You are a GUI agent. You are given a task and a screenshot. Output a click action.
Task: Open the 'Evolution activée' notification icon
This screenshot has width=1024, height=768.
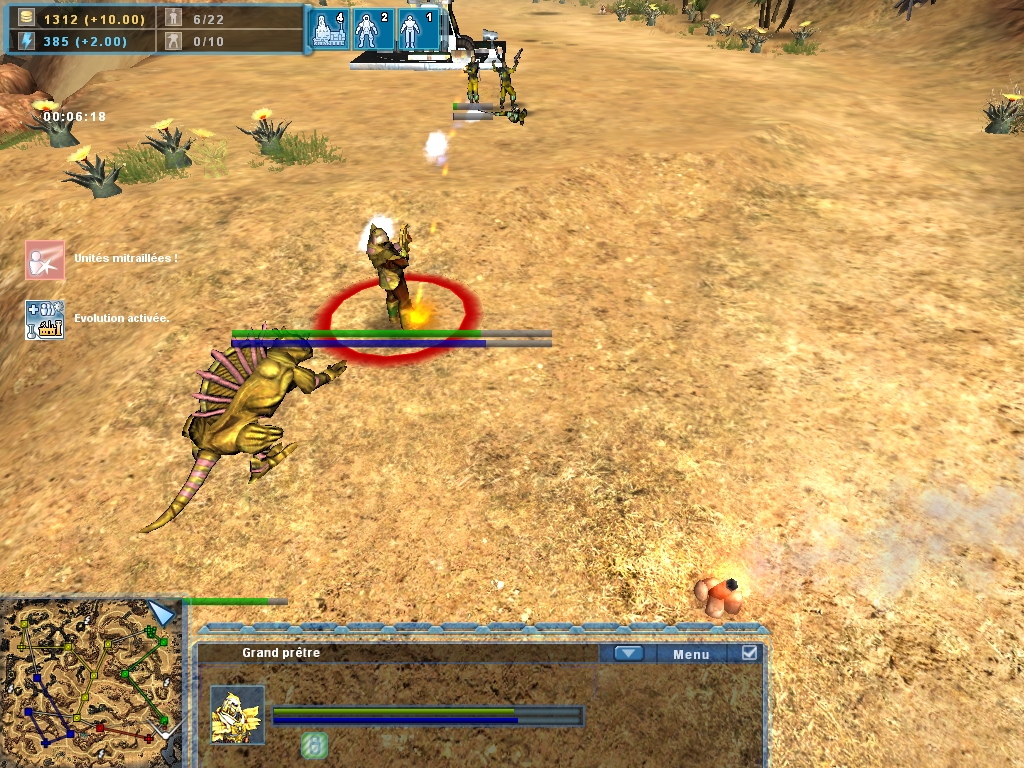pyautogui.click(x=45, y=319)
